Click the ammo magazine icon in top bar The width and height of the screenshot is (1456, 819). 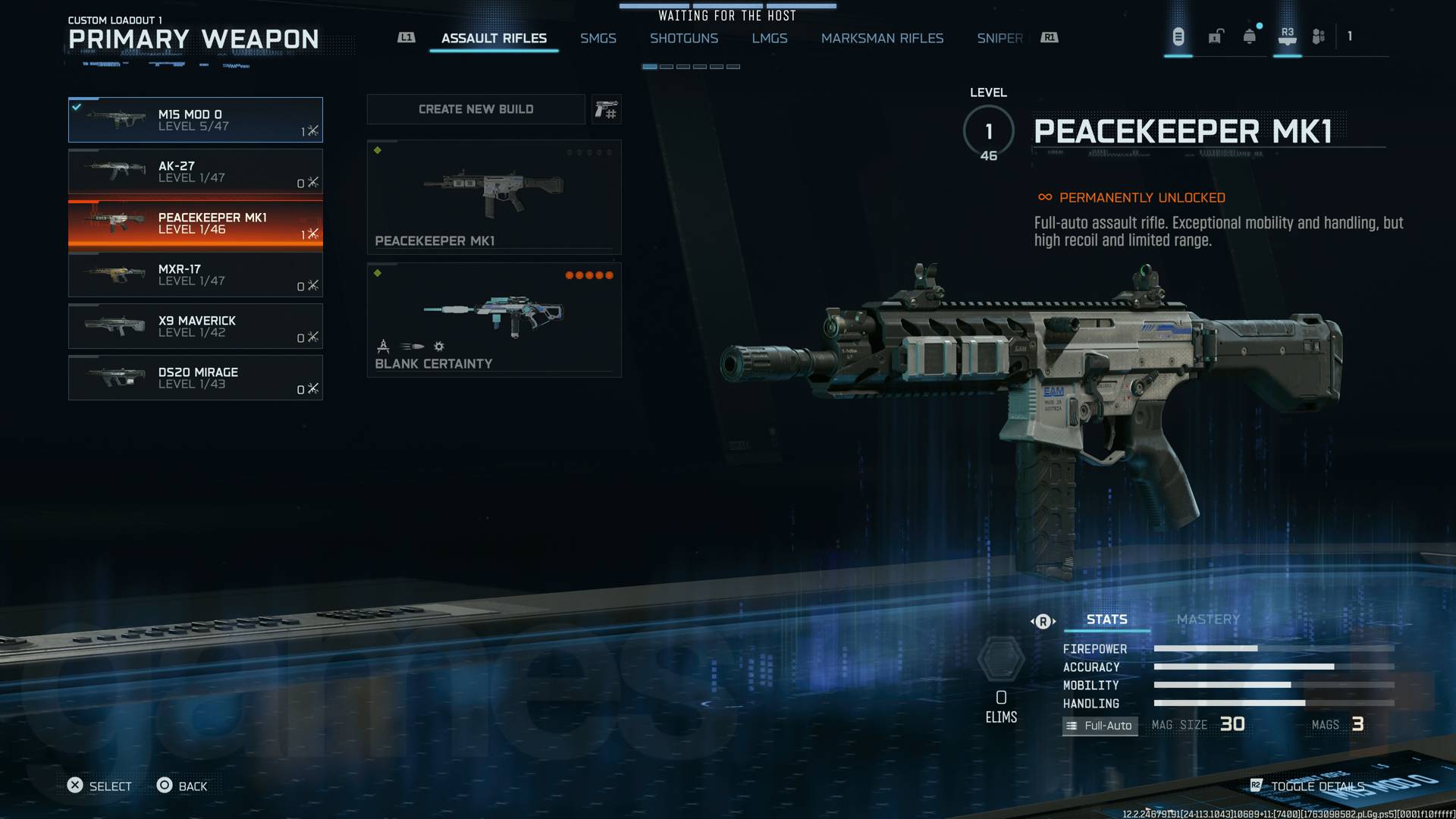pyautogui.click(x=1177, y=36)
